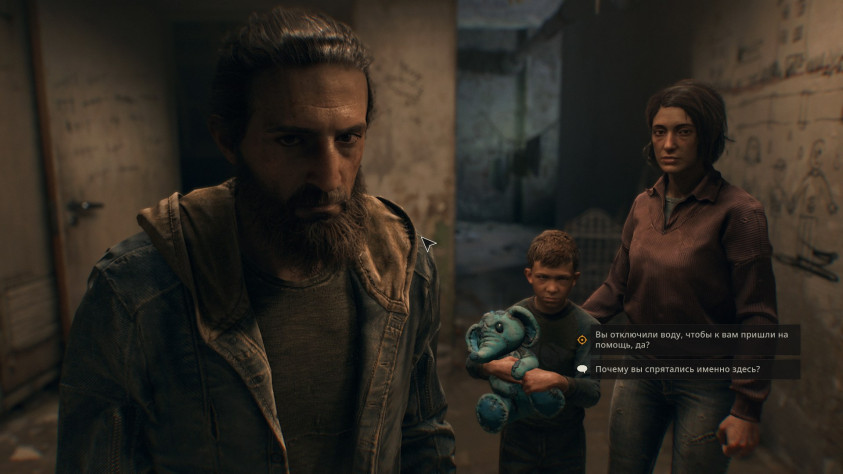Select "Почему вы спрятались именно здесь?" reply
The width and height of the screenshot is (843, 474).
click(x=677, y=369)
